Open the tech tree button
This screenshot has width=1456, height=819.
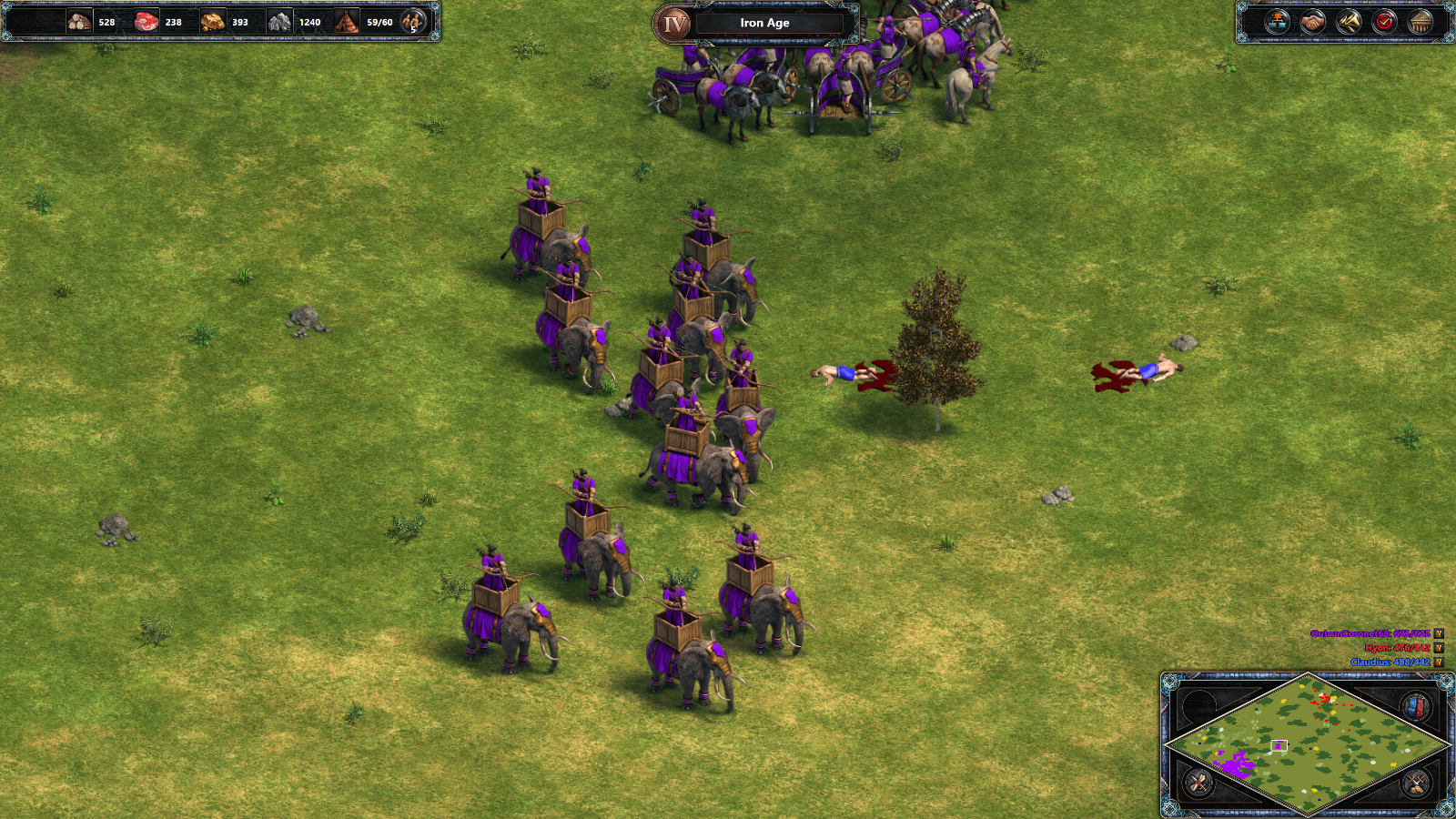coord(1277,22)
